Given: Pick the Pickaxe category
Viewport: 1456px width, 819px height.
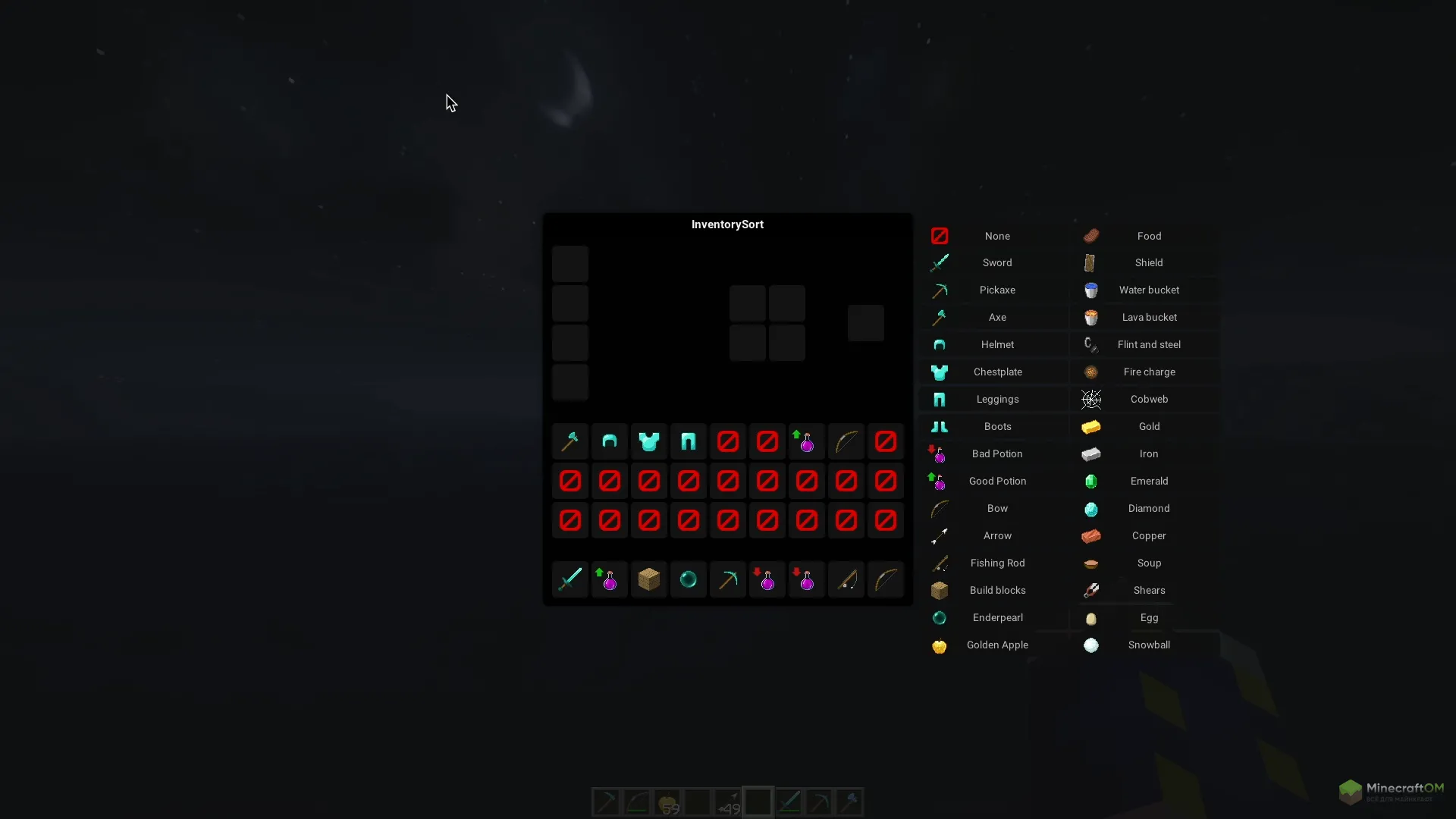Looking at the screenshot, I should point(996,290).
